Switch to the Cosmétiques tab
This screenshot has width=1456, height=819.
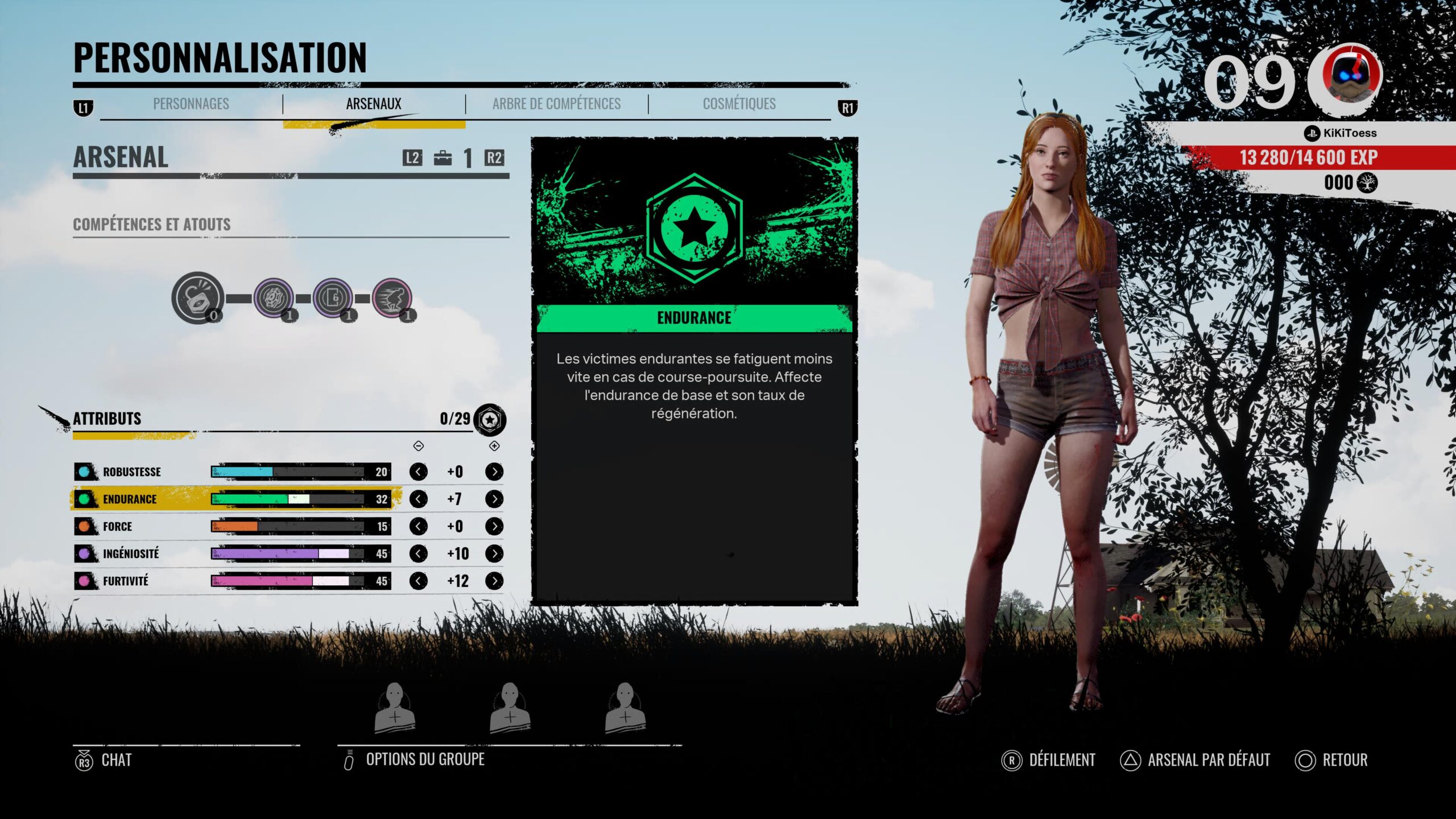coord(739,104)
